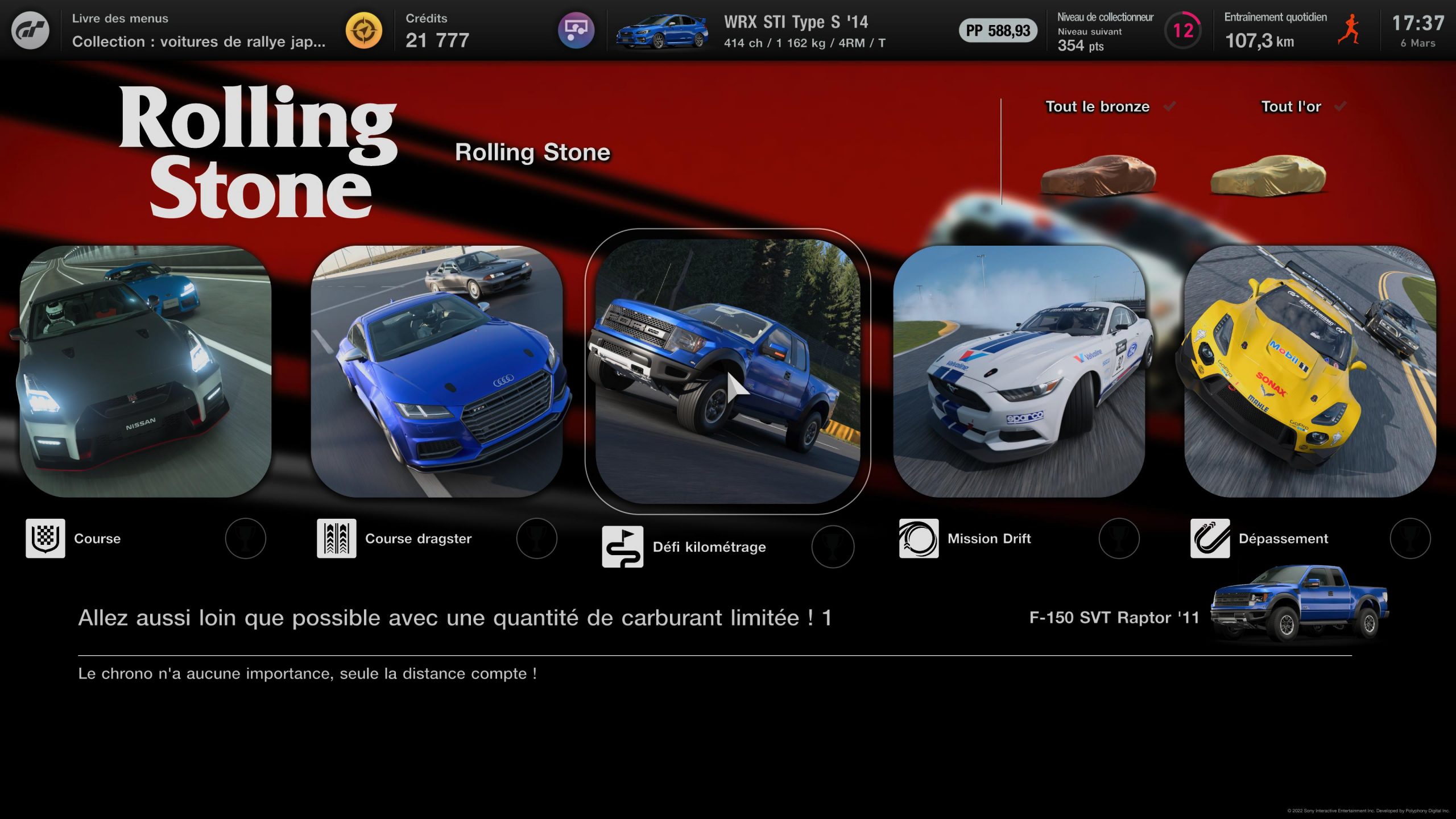Open the Livre des menus collection entry
The height and width of the screenshot is (819, 1456).
199,30
